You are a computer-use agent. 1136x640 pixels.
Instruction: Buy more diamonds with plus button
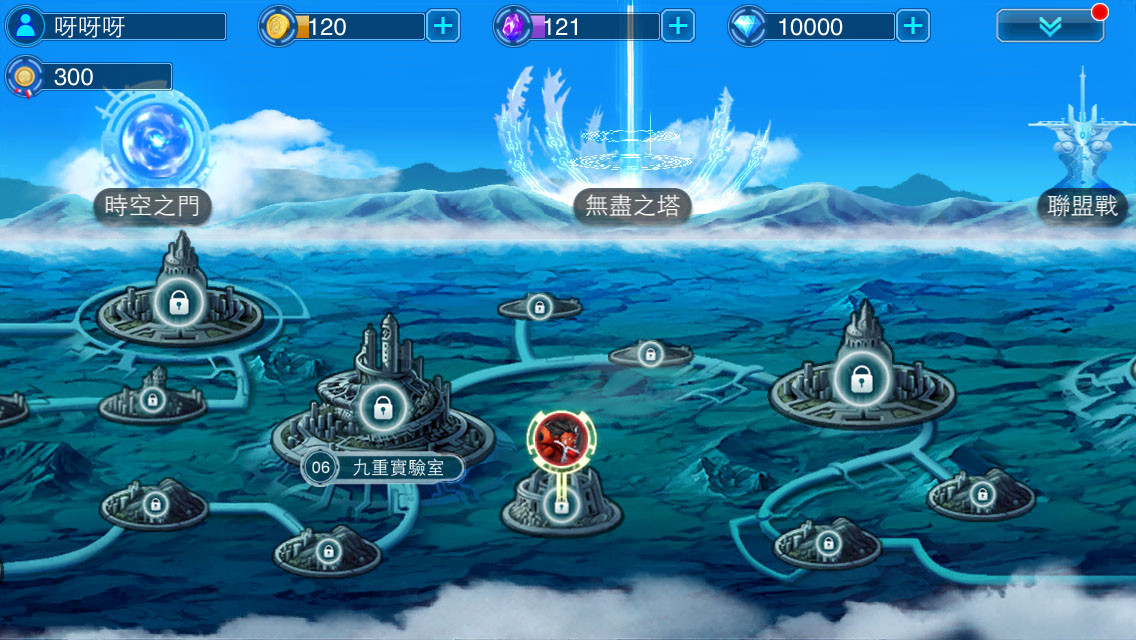click(x=912, y=27)
